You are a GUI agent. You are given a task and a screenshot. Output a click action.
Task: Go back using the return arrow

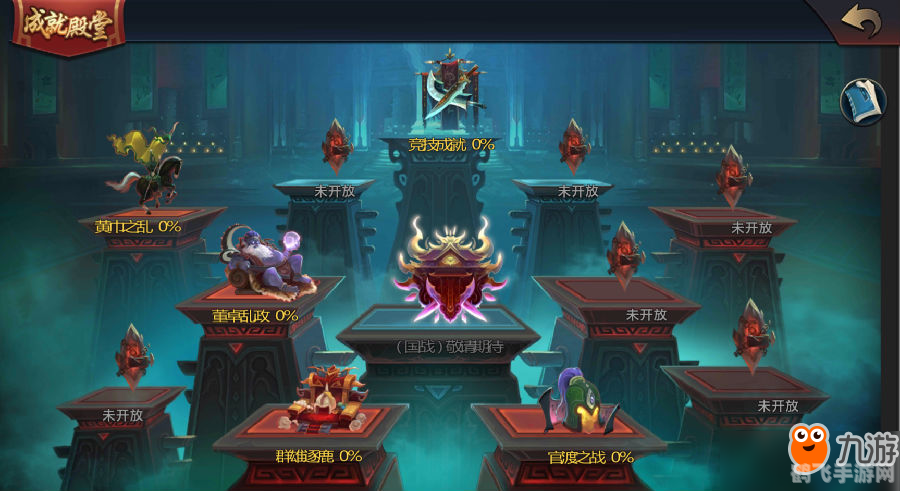pos(860,21)
